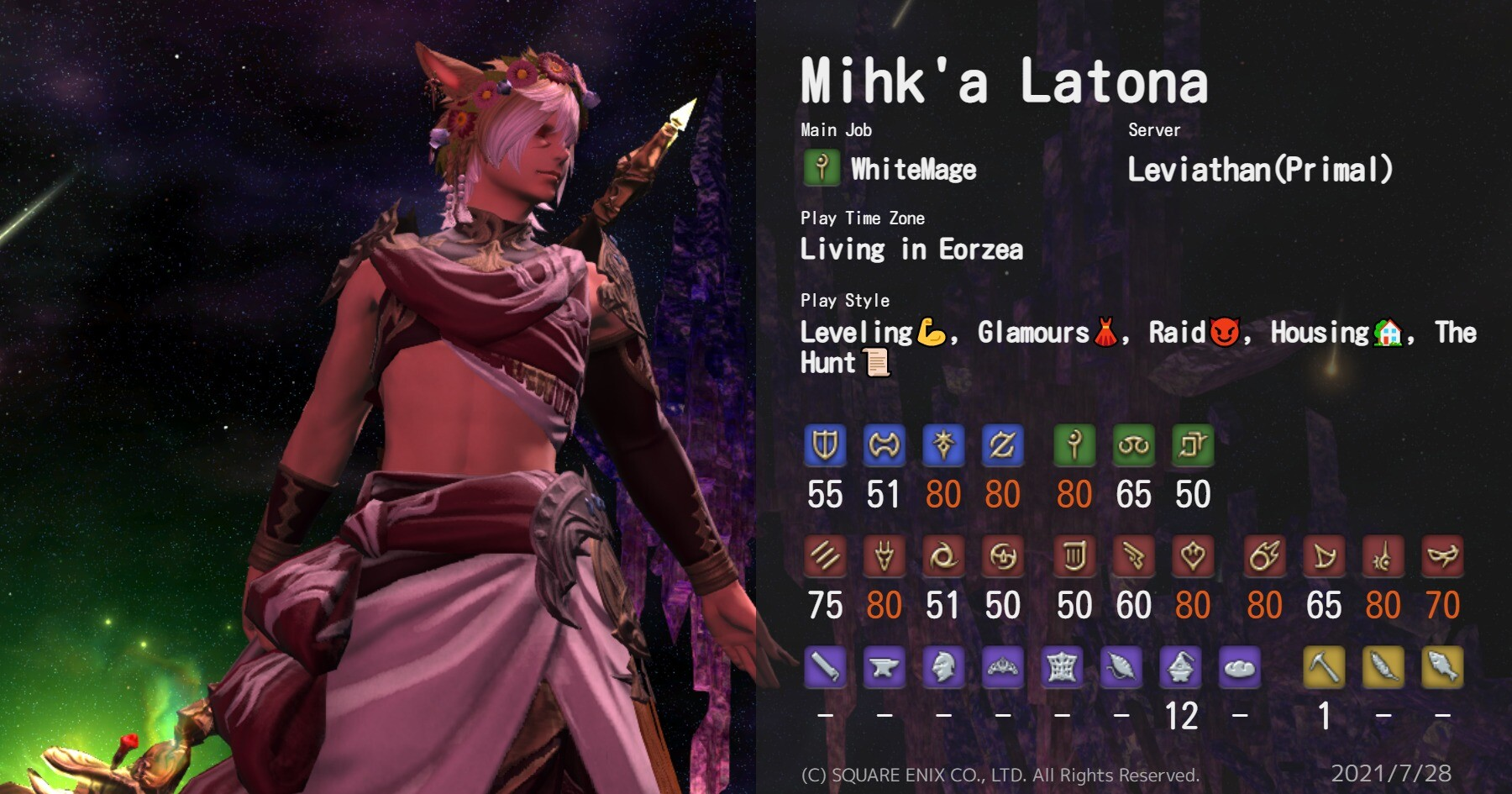1512x794 pixels.
Task: Click the Black Mage job icon
Action: coord(1264,555)
